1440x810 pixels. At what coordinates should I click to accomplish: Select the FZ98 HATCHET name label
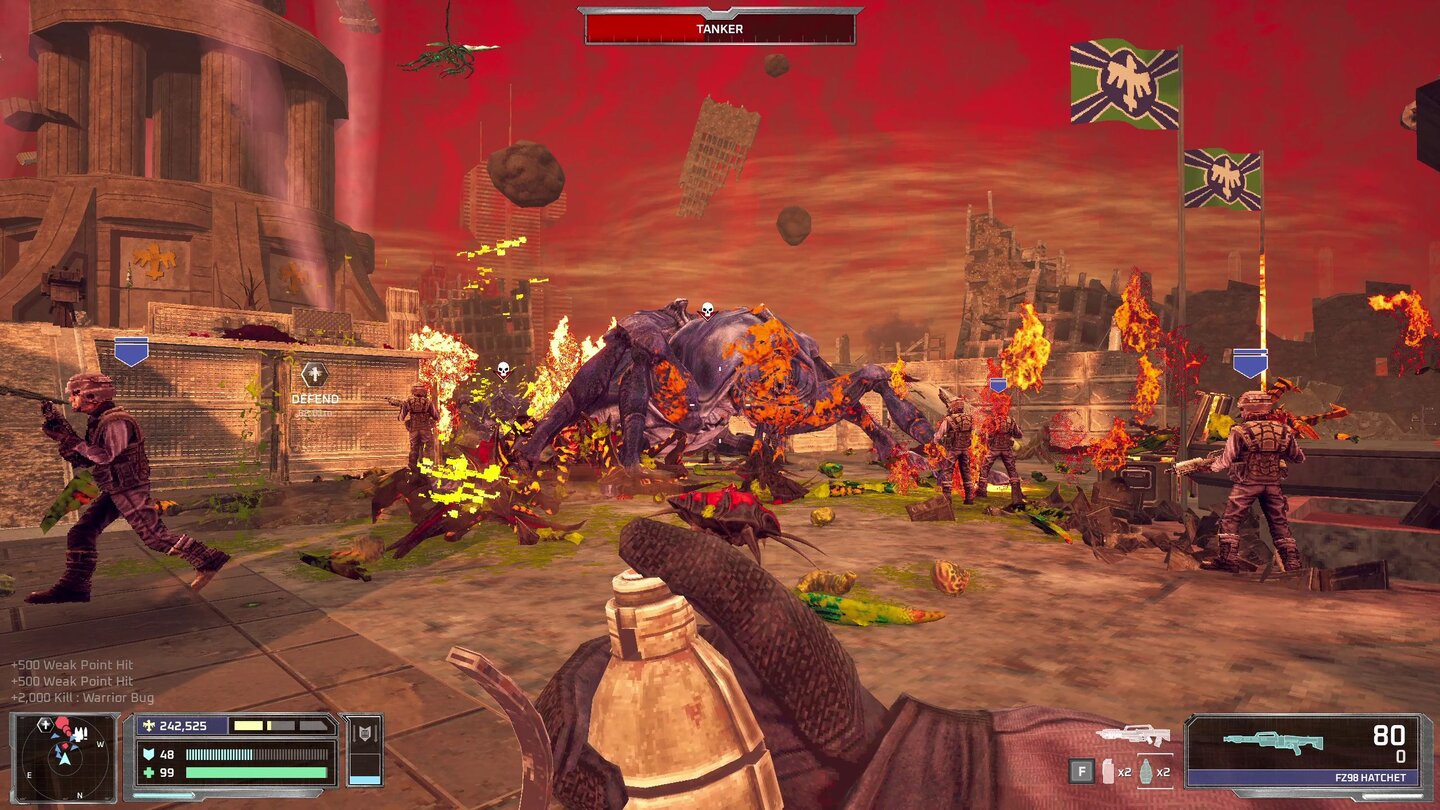pyautogui.click(x=1369, y=776)
